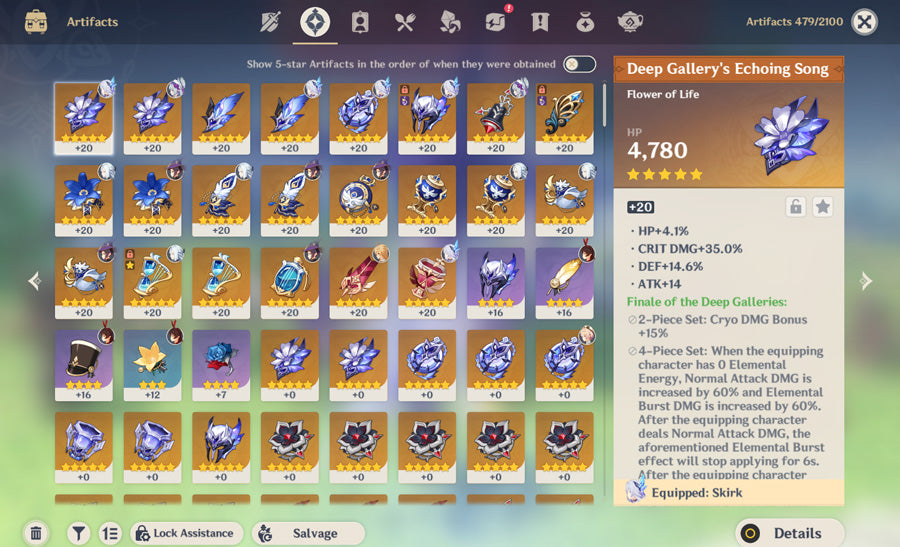Open the artifact filter
This screenshot has width=900, height=547.
80,533
